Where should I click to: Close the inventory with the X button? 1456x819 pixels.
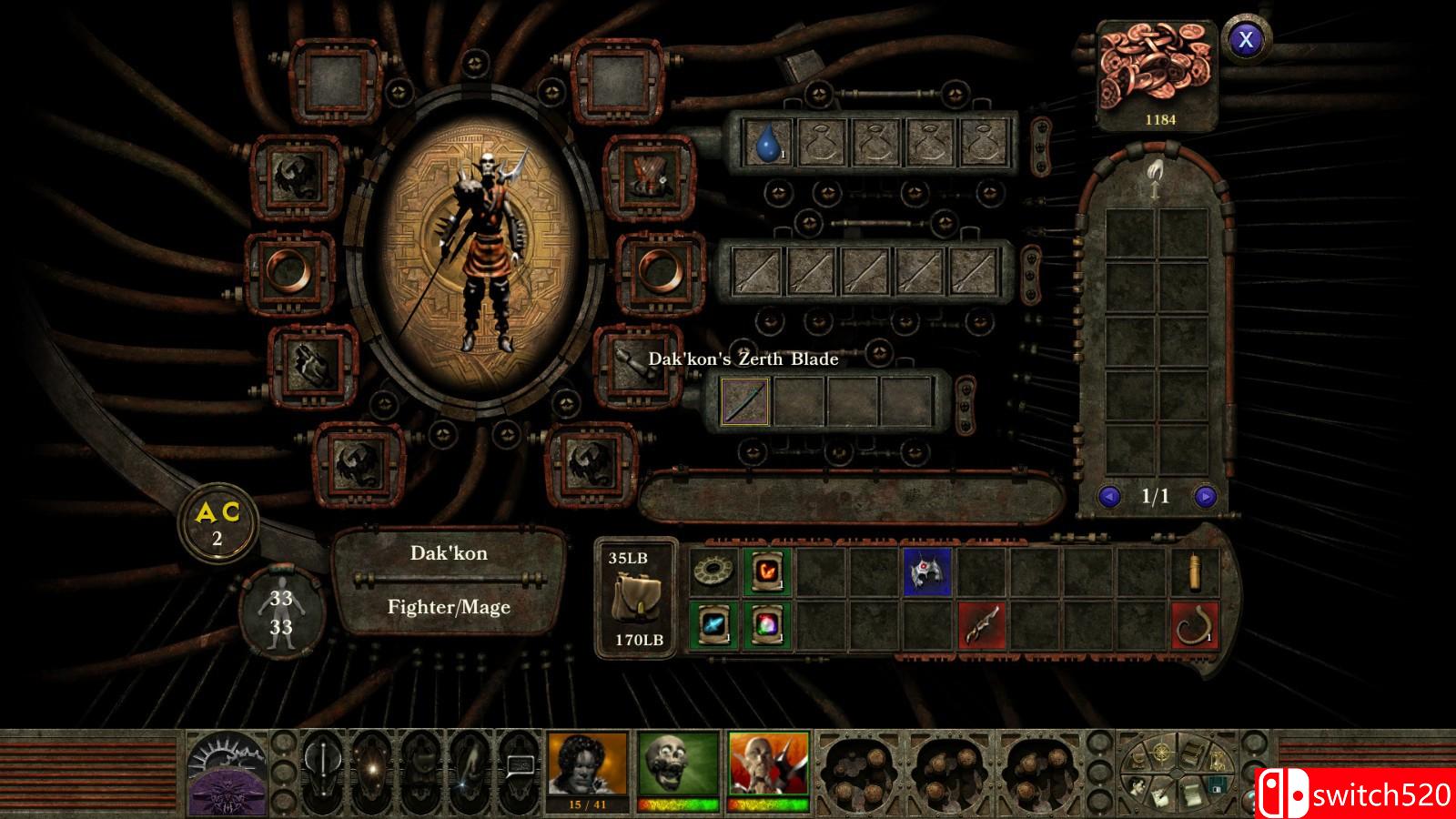1246,38
